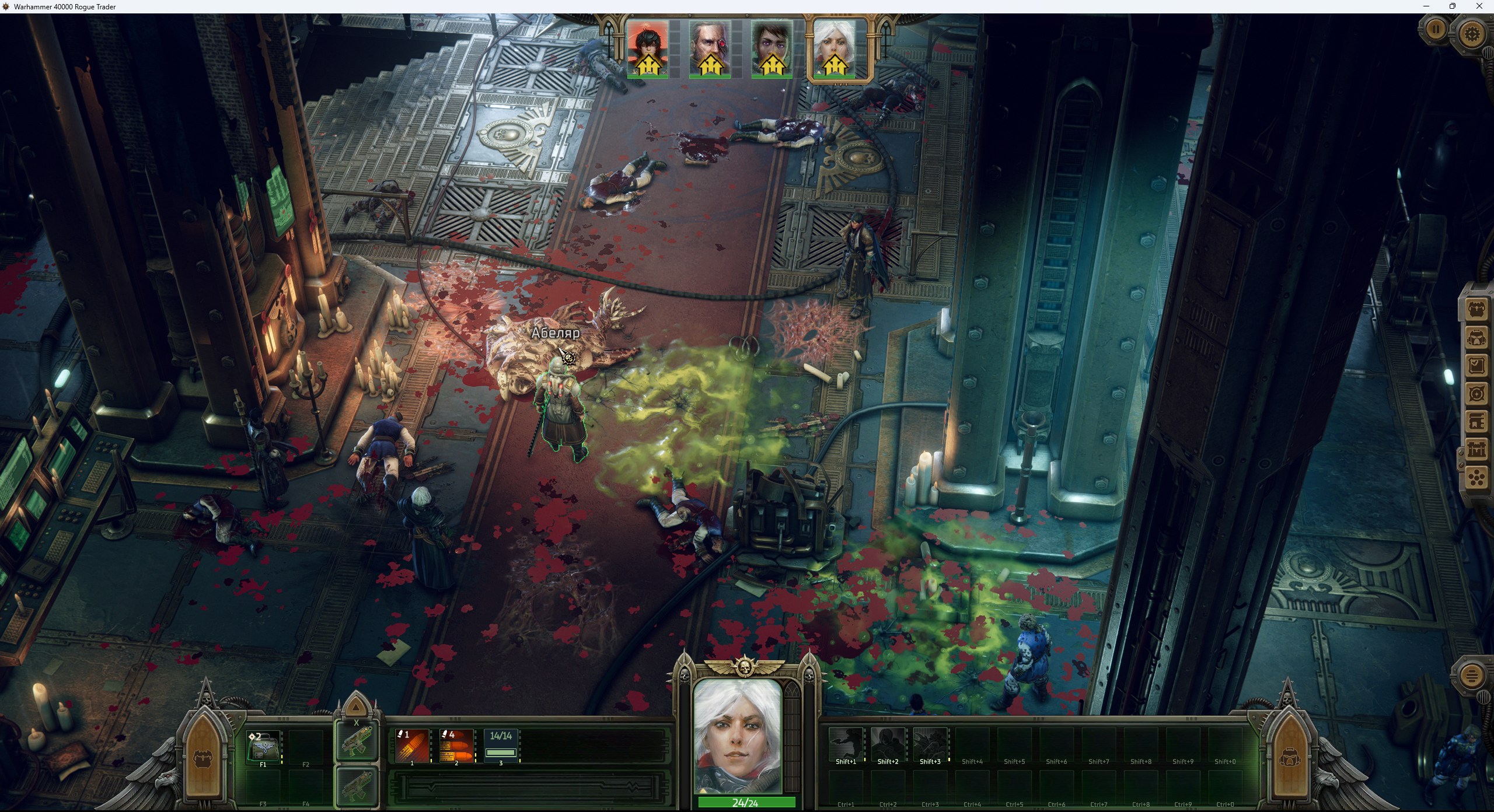Reload weapon via the 14/14 ammo slot
The width and height of the screenshot is (1494, 812).
[x=501, y=746]
